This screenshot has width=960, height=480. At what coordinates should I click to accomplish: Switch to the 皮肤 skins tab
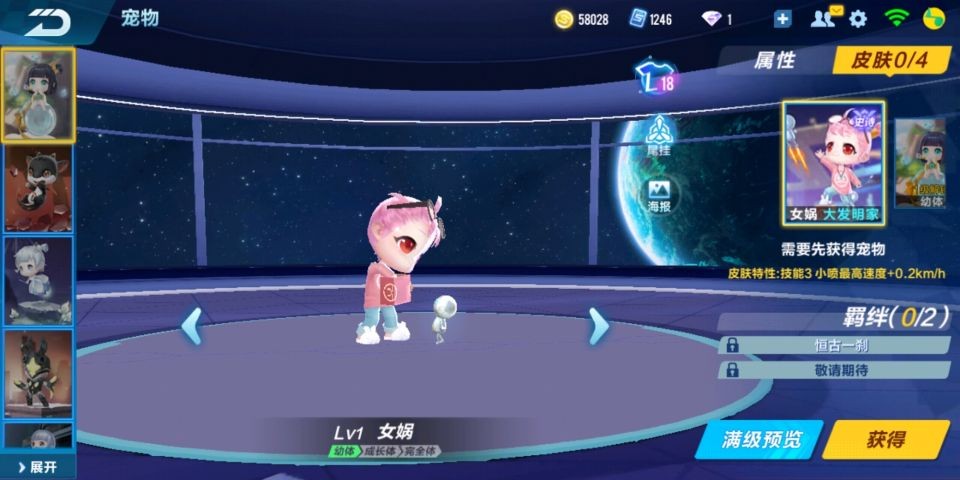click(889, 60)
